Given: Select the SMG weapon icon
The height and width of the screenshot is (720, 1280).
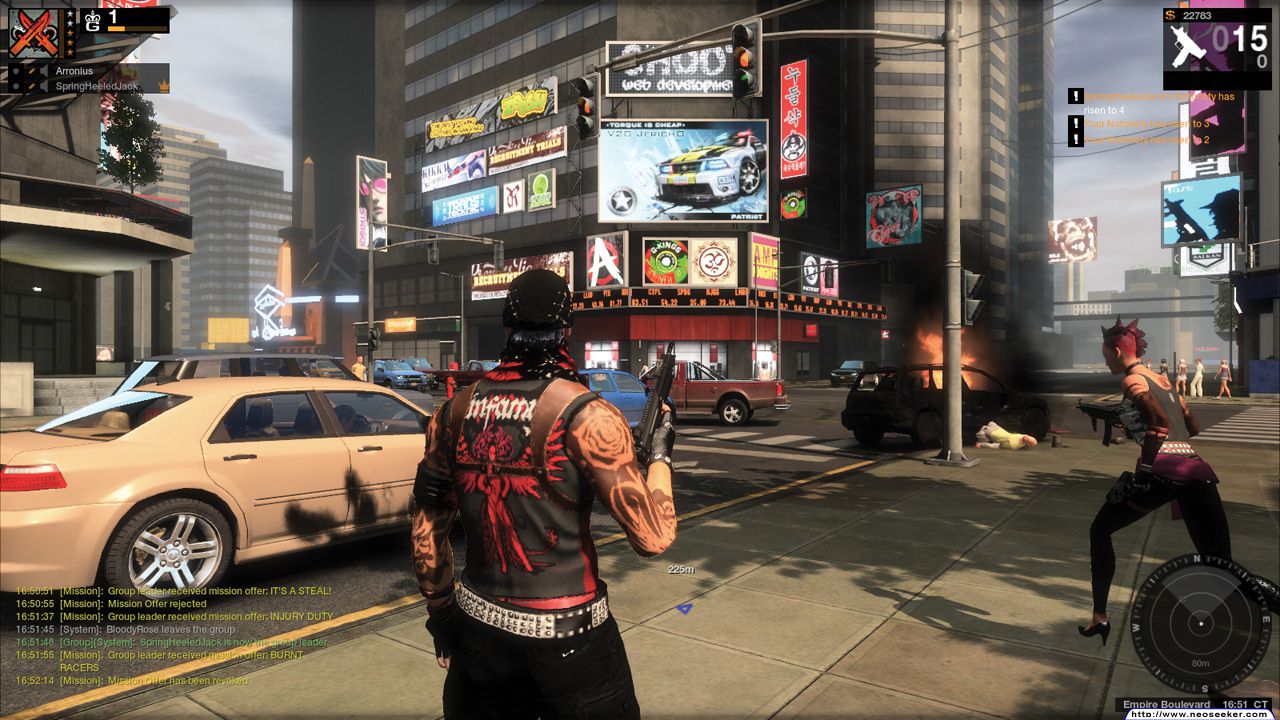Looking at the screenshot, I should (x=1188, y=45).
